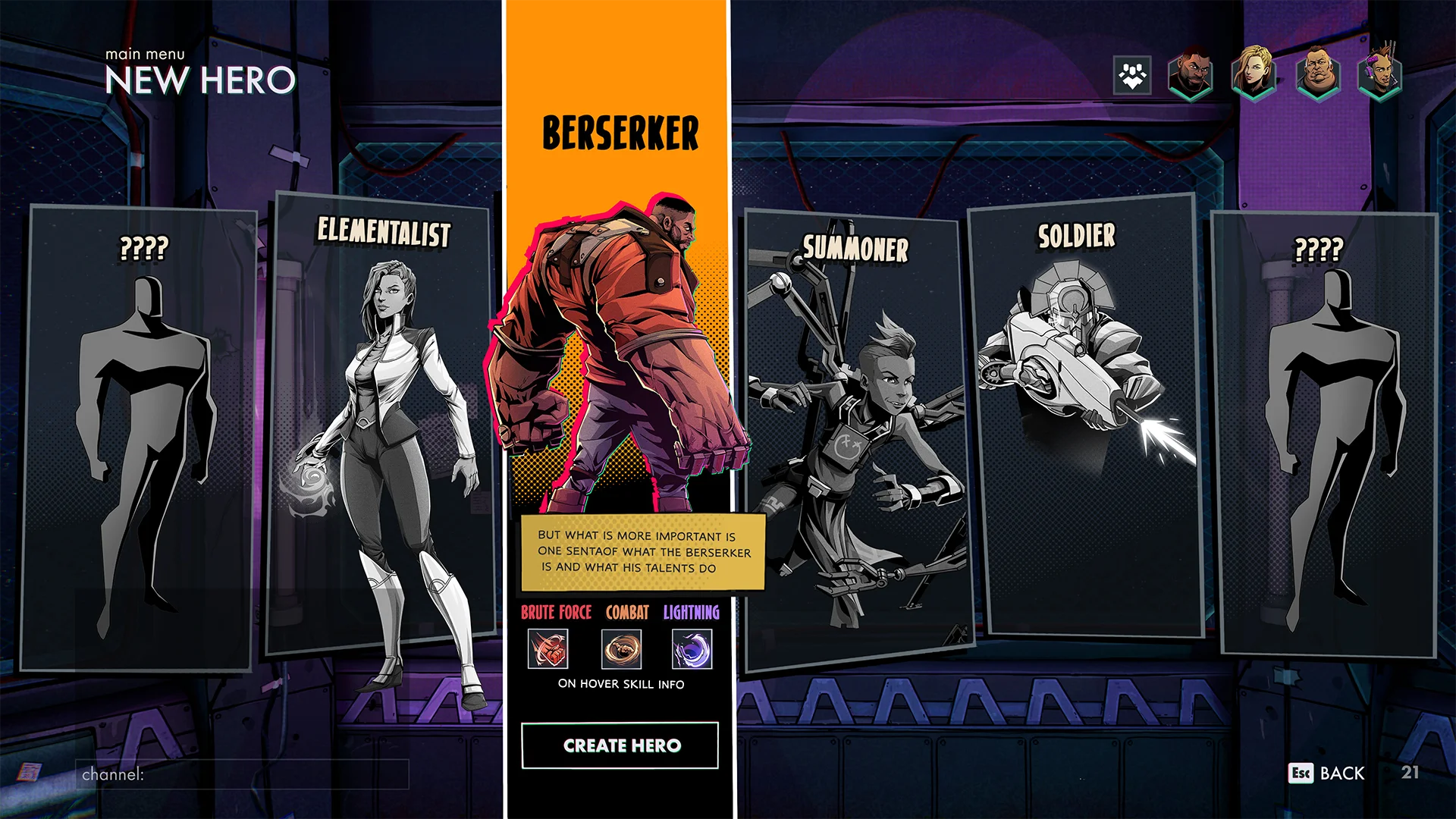Choose the Summoner class card

(855, 440)
